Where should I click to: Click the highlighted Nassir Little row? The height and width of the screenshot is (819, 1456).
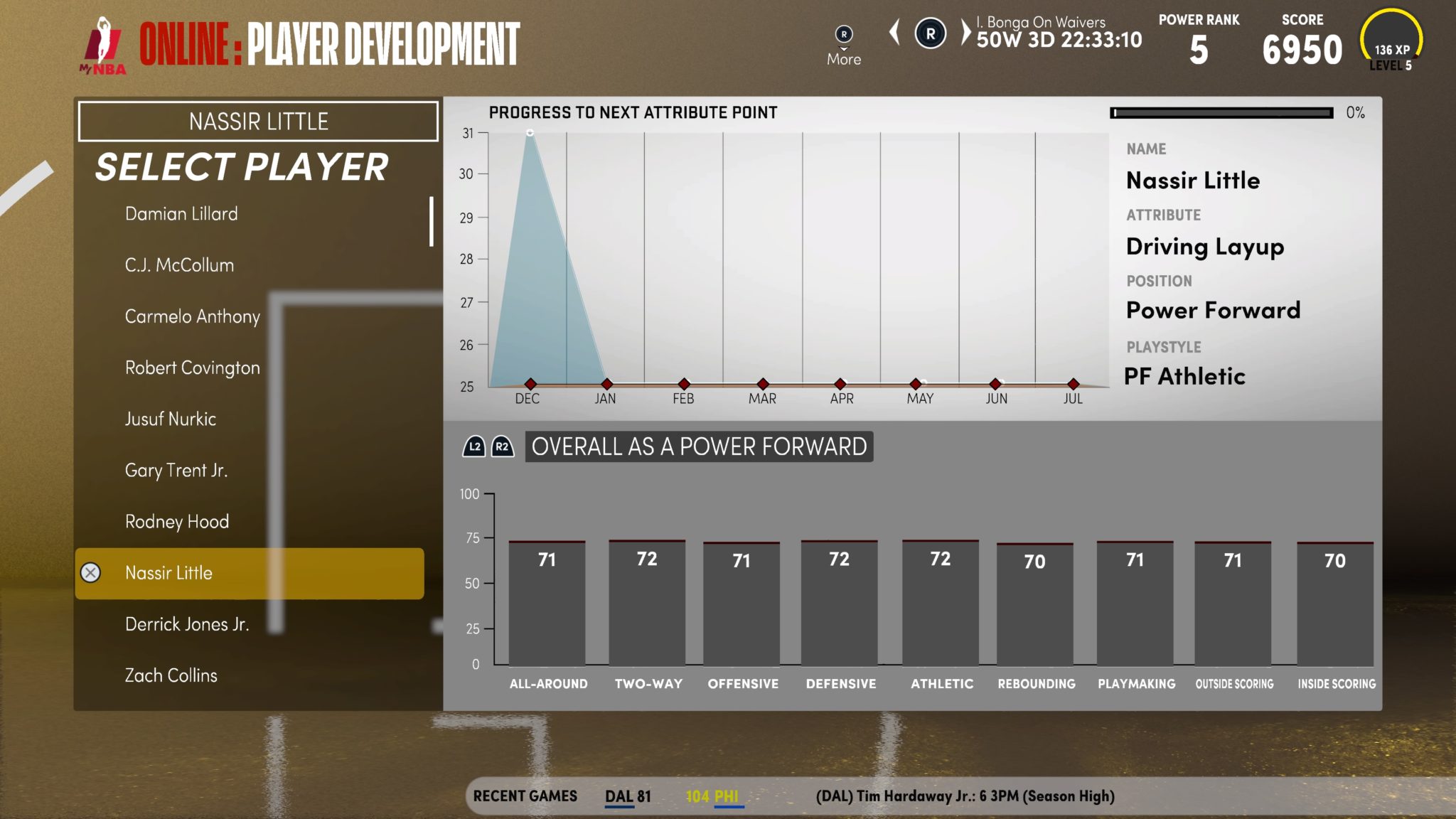coord(249,573)
